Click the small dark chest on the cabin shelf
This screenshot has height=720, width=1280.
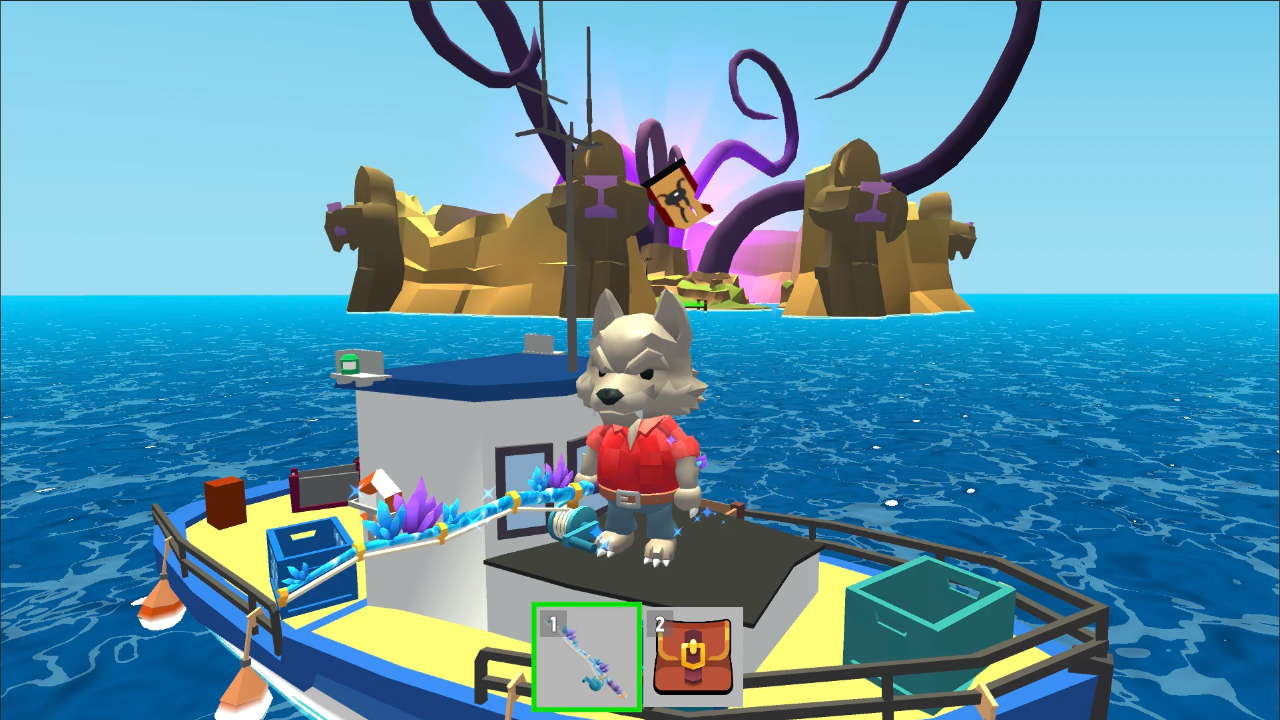tap(323, 482)
